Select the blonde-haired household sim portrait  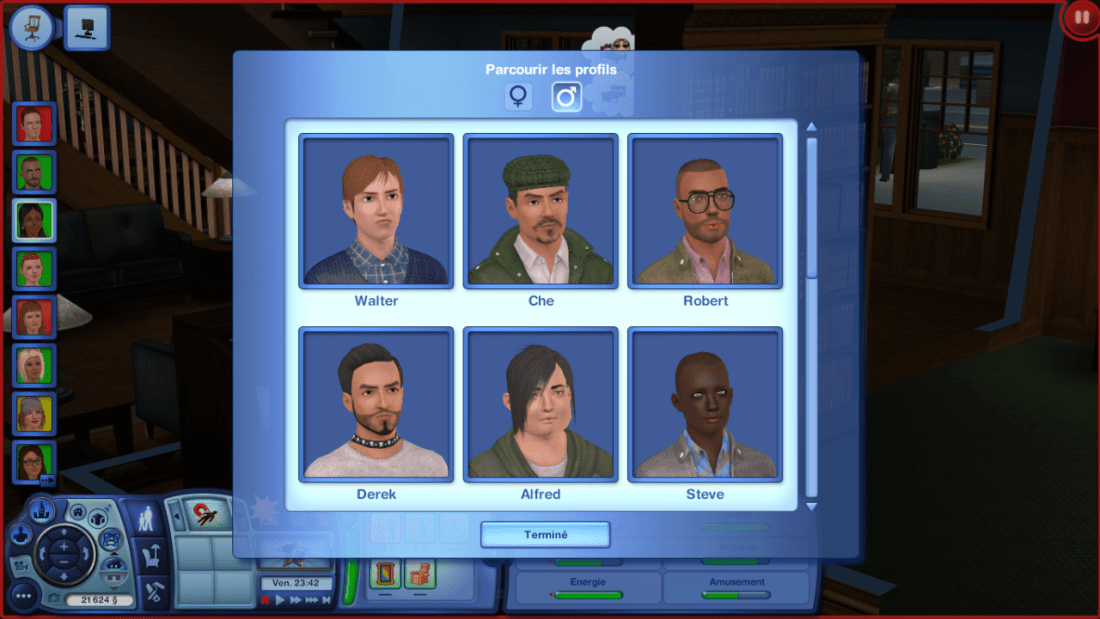35,365
